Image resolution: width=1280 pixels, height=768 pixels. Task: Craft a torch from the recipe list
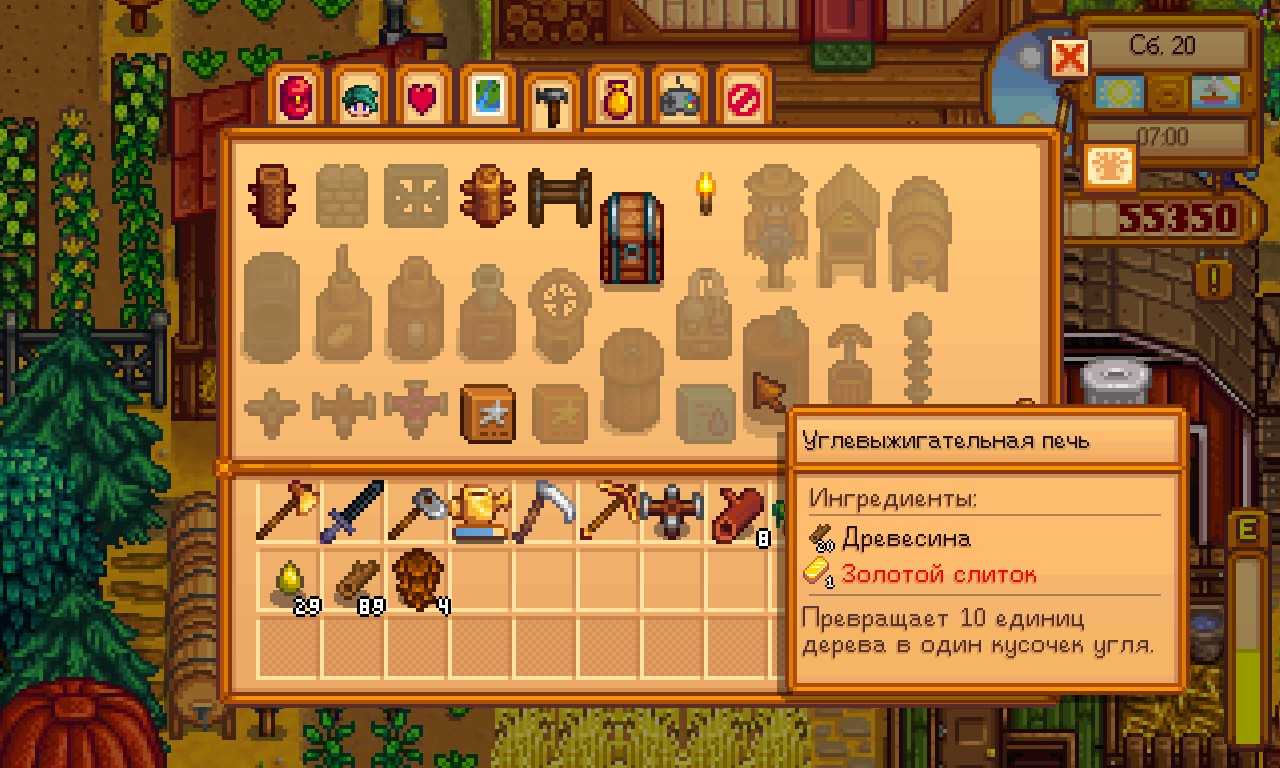707,193
